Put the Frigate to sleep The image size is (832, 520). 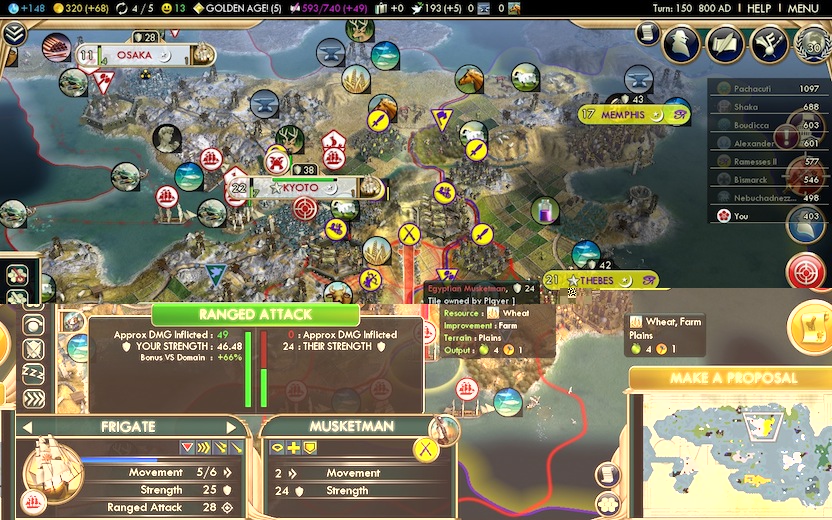[x=33, y=373]
